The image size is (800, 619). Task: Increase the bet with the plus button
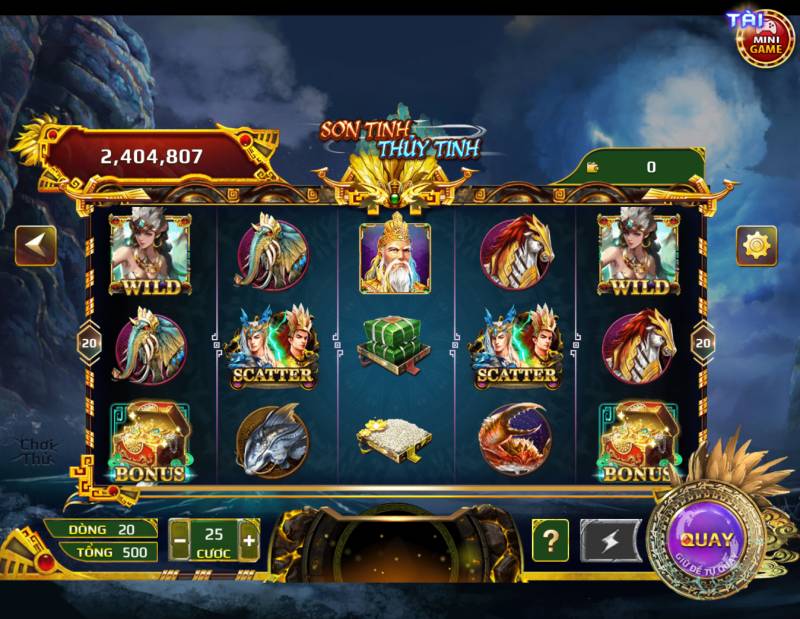point(249,541)
